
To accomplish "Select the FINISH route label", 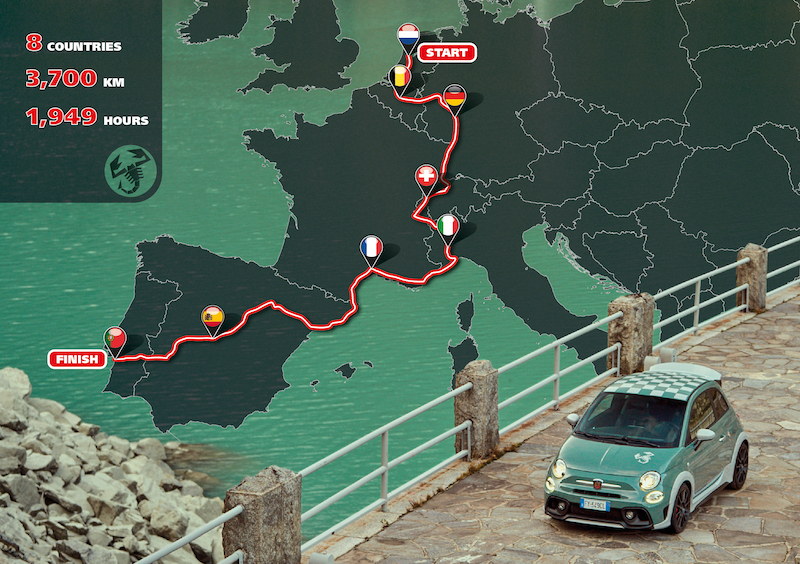I will pyautogui.click(x=77, y=358).
